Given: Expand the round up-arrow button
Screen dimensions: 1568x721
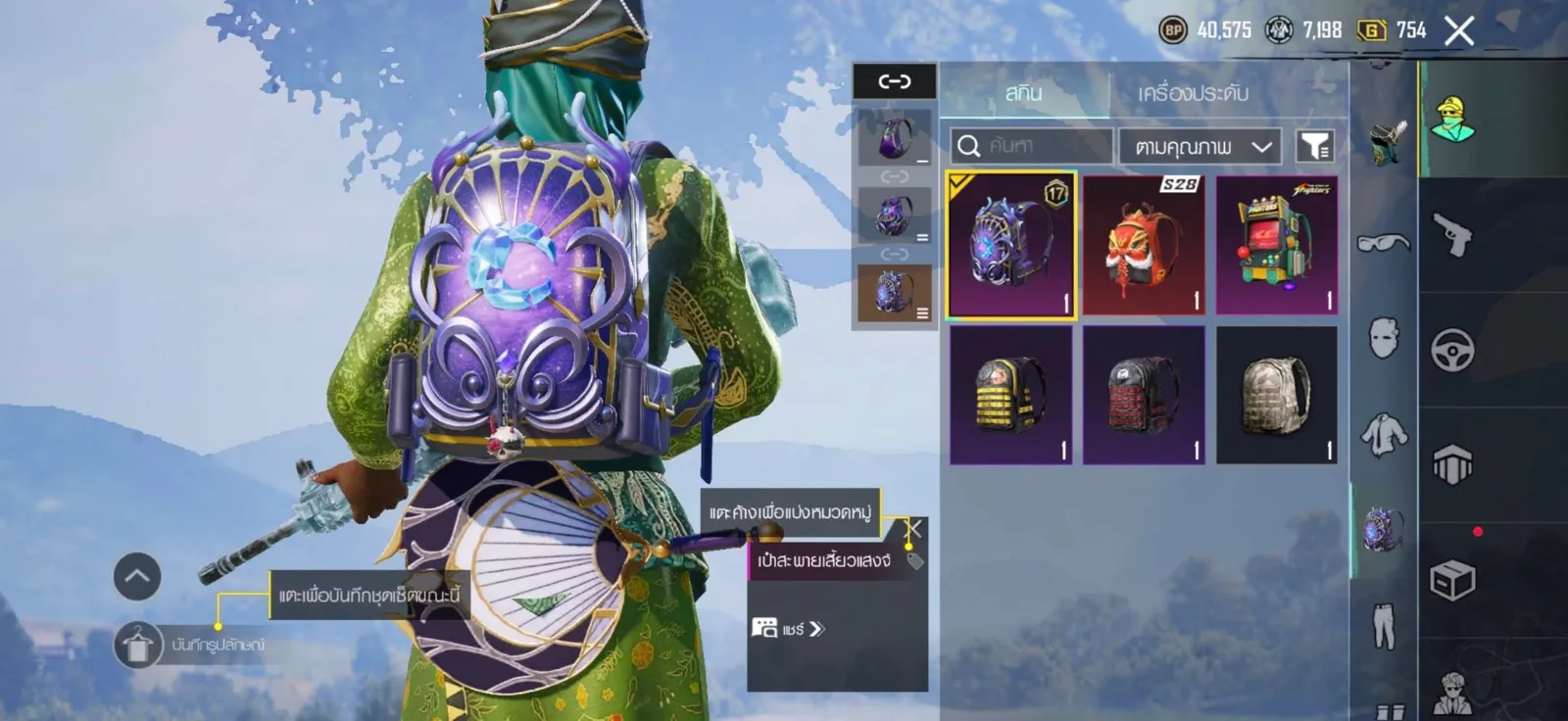Looking at the screenshot, I should pos(137,576).
